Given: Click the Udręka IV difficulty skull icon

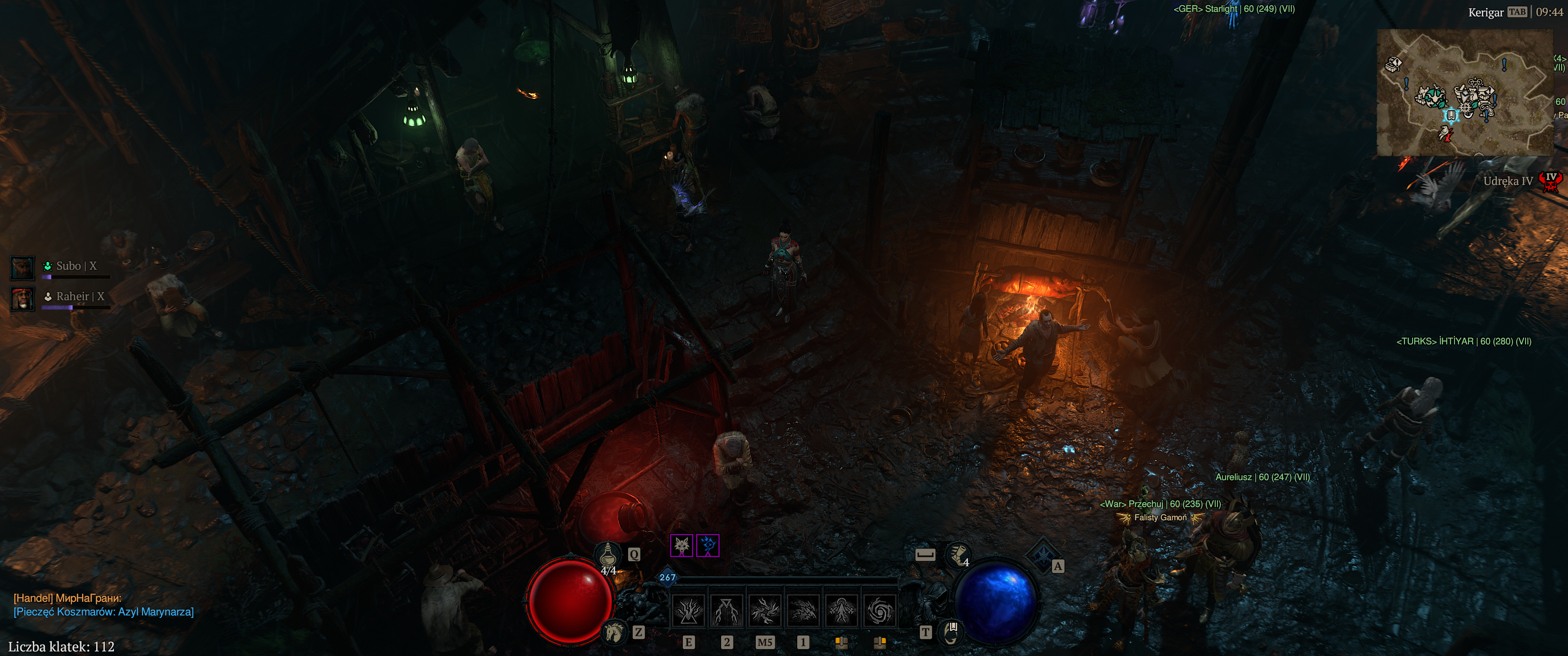Looking at the screenshot, I should tap(1551, 181).
